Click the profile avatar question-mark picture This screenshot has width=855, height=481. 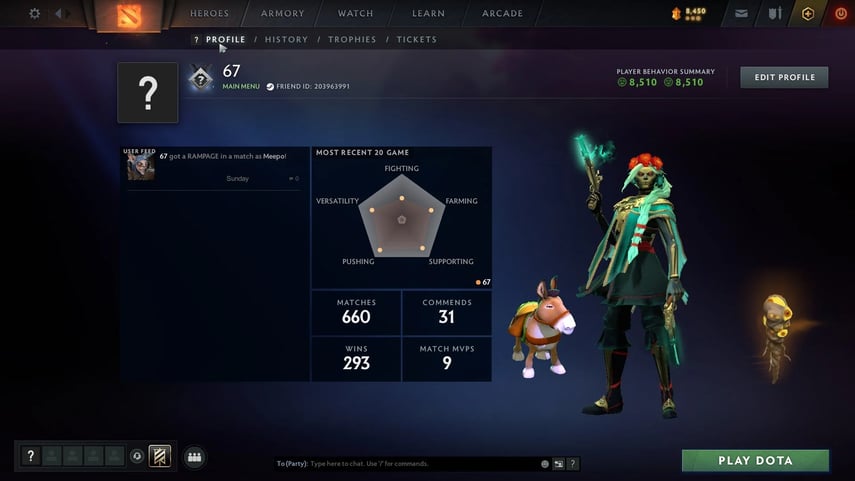148,93
